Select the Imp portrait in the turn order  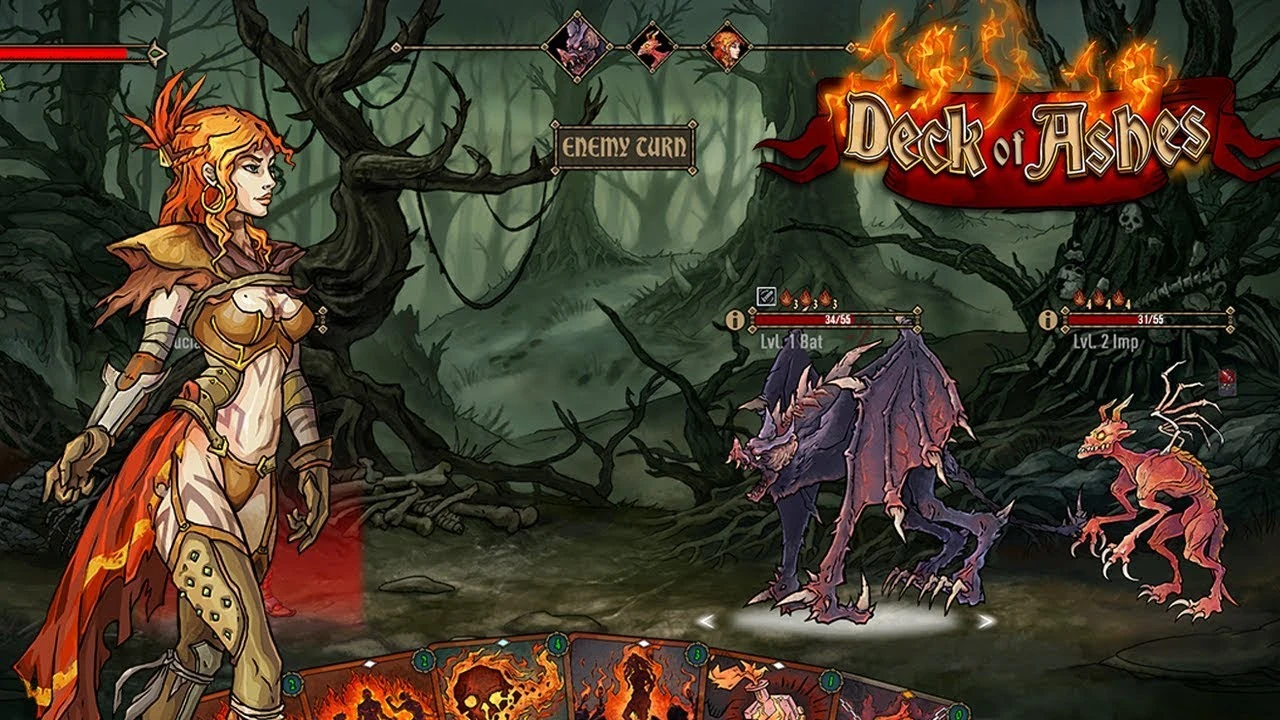(x=651, y=46)
